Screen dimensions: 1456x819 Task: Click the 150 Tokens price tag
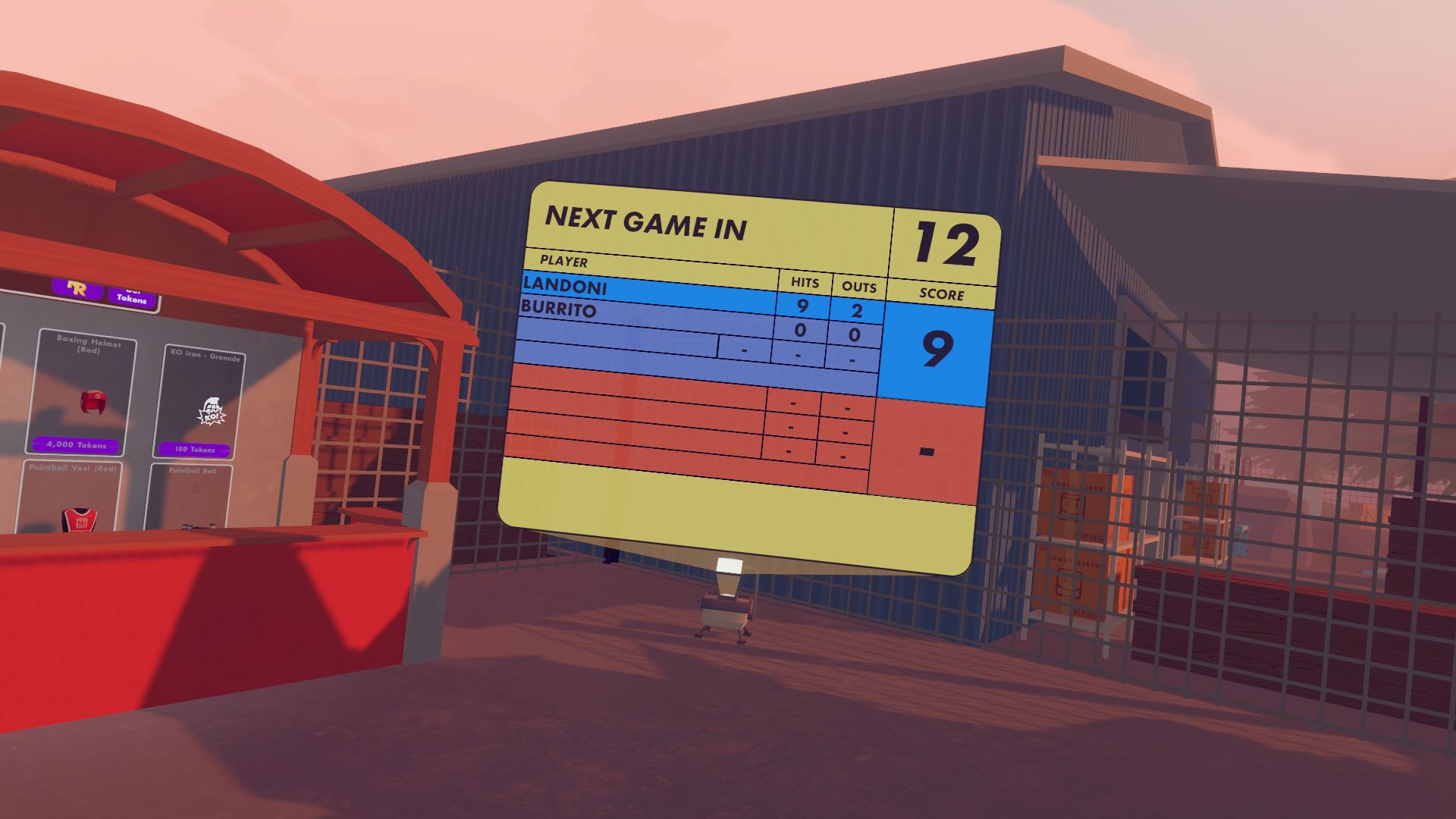point(196,449)
